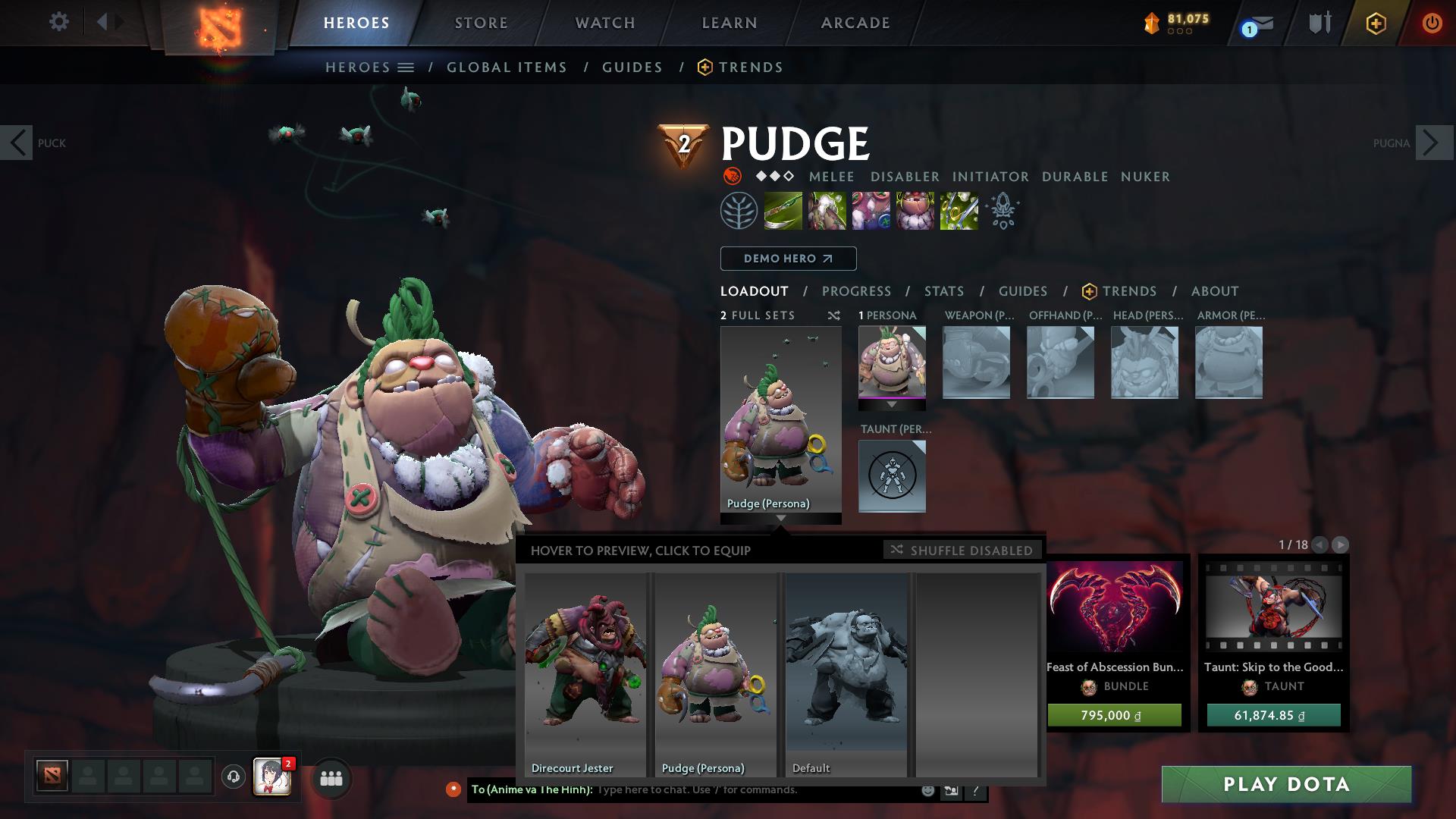Click the PLAY DOTA button
Viewport: 1456px width, 819px height.
[1285, 785]
